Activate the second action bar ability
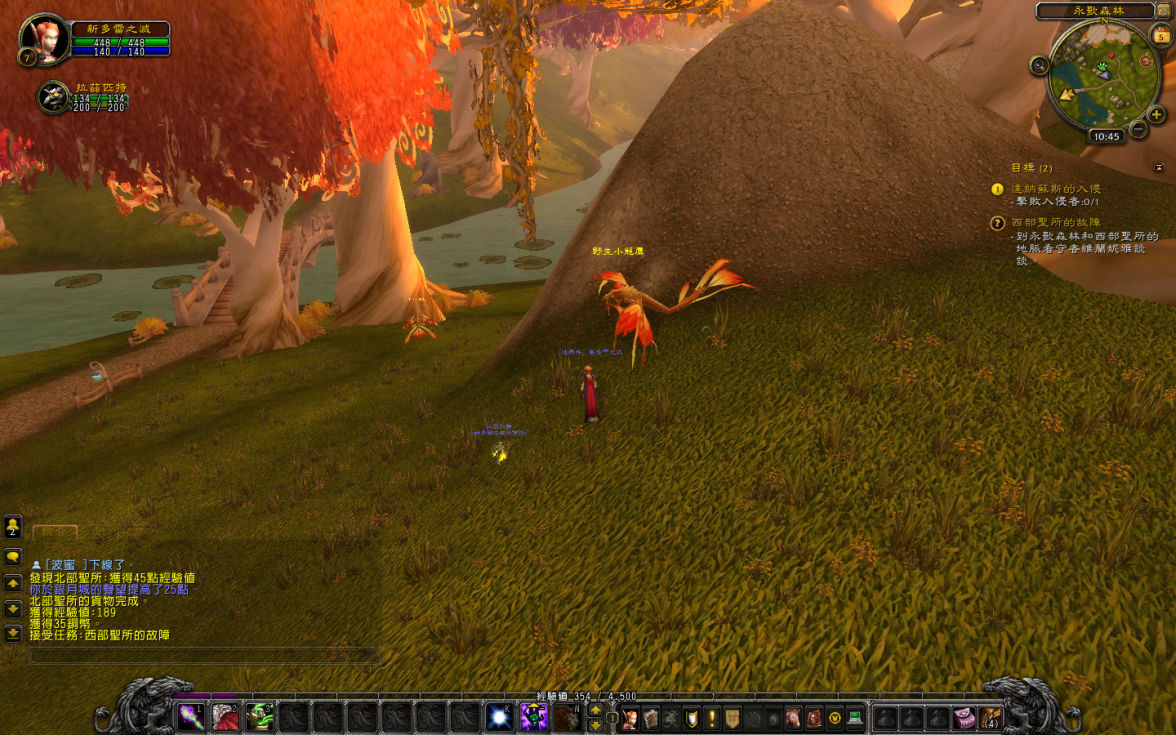 pyautogui.click(x=225, y=716)
